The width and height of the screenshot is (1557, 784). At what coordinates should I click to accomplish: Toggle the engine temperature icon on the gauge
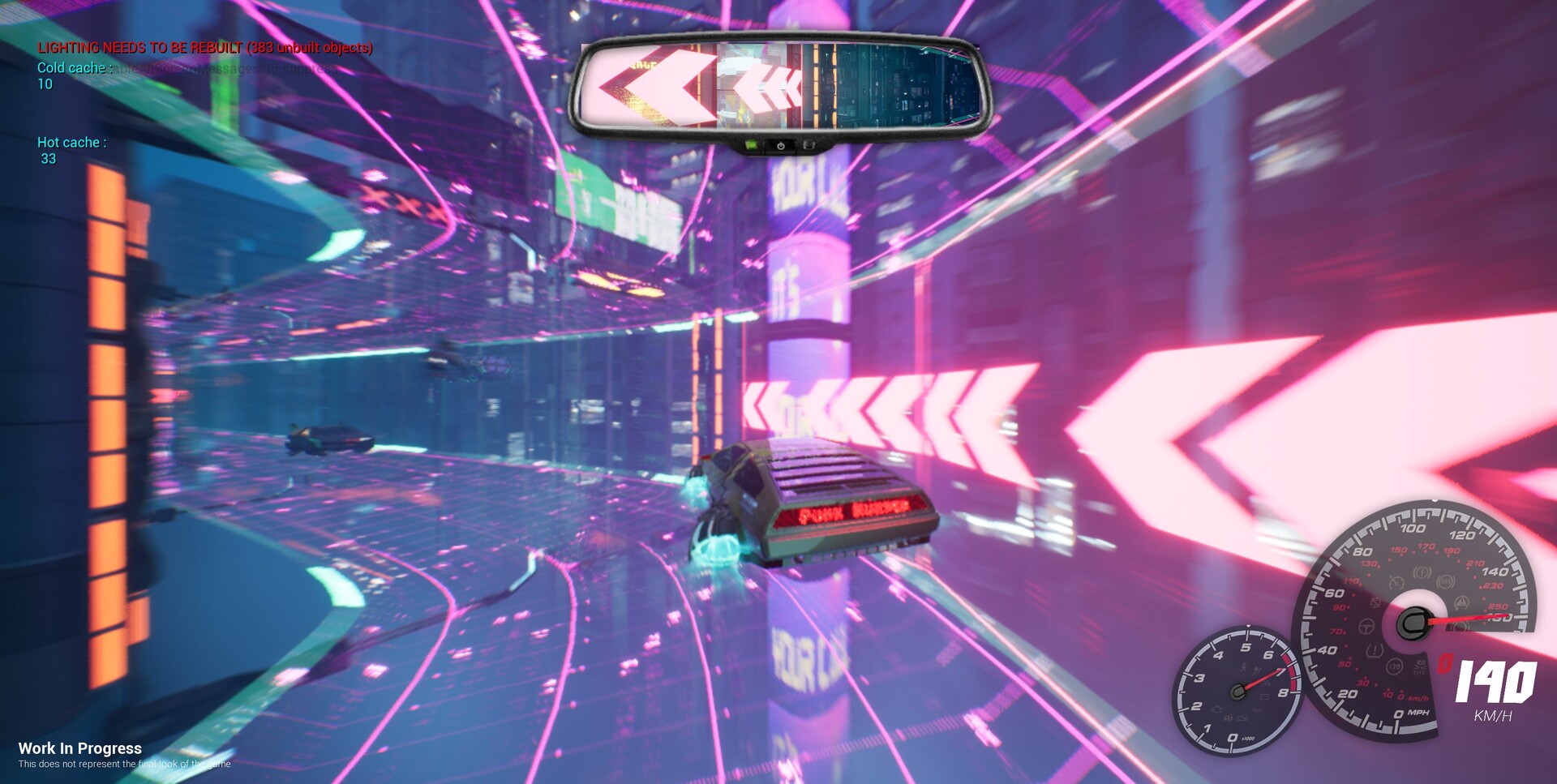point(1396,584)
